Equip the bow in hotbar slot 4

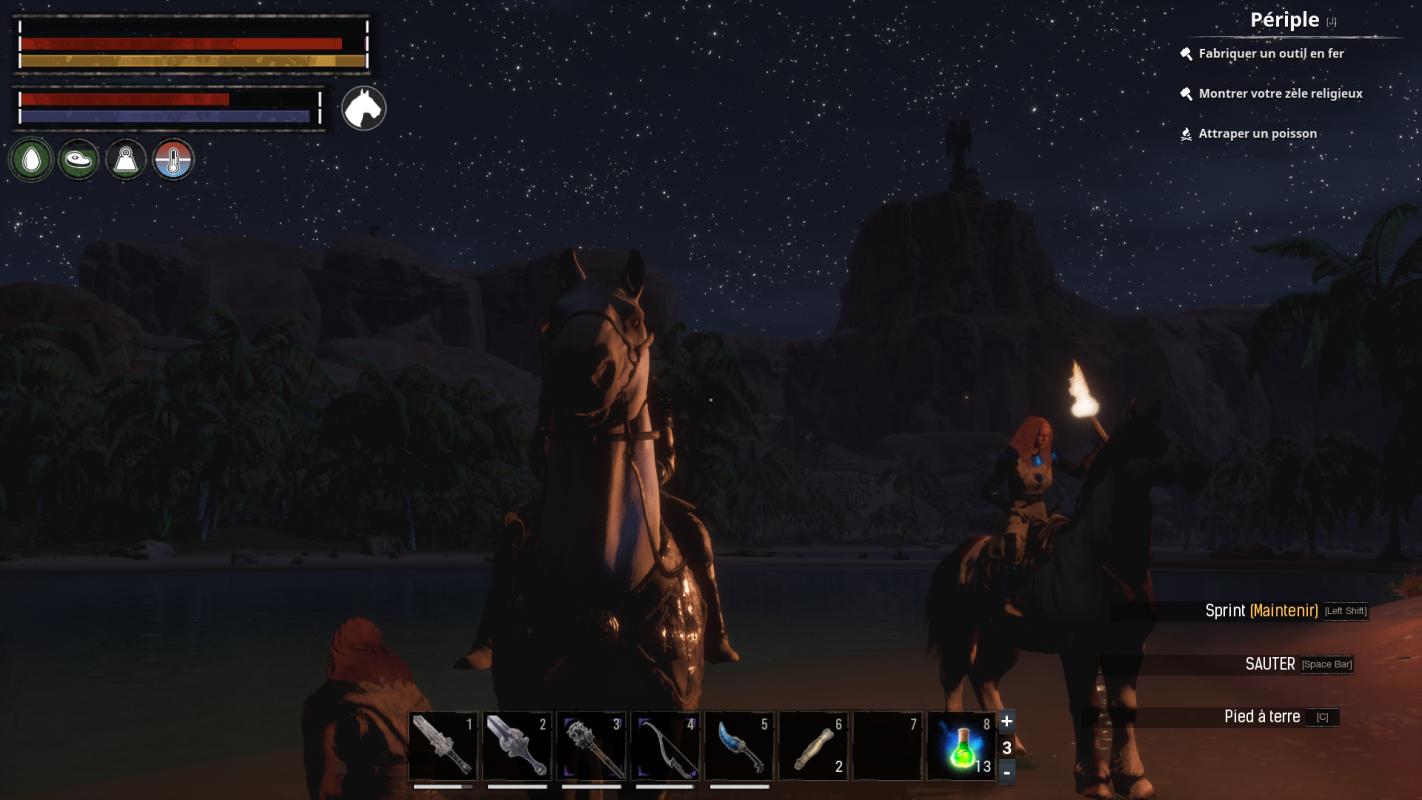point(665,745)
